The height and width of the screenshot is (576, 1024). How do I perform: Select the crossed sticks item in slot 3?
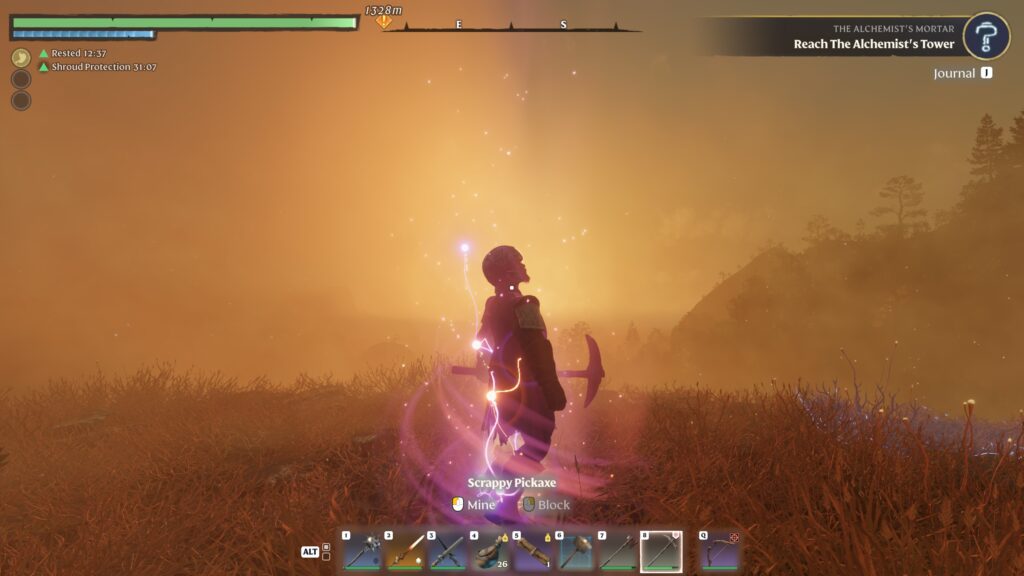(x=447, y=551)
